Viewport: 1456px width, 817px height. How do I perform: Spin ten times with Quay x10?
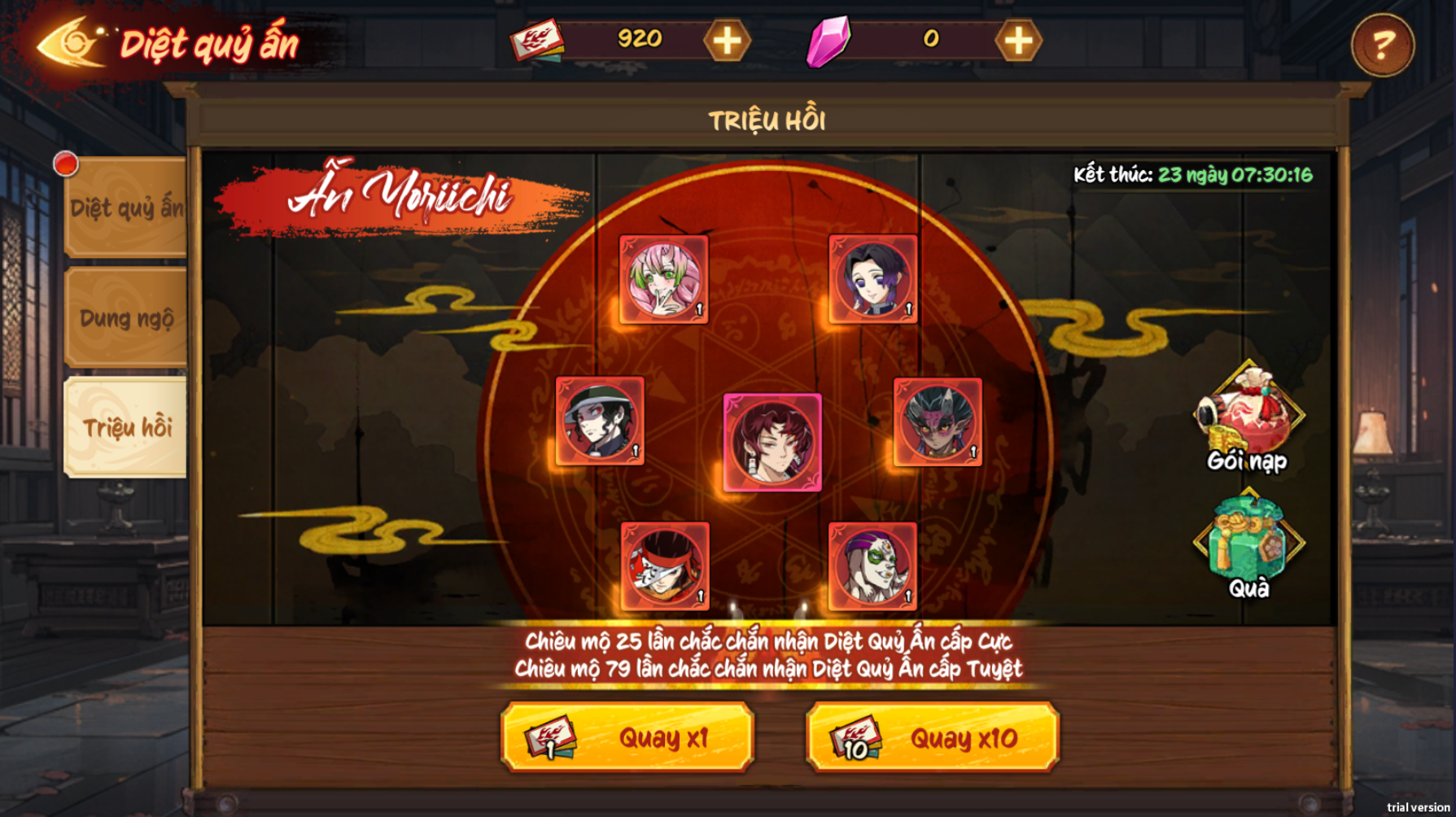pyautogui.click(x=933, y=737)
